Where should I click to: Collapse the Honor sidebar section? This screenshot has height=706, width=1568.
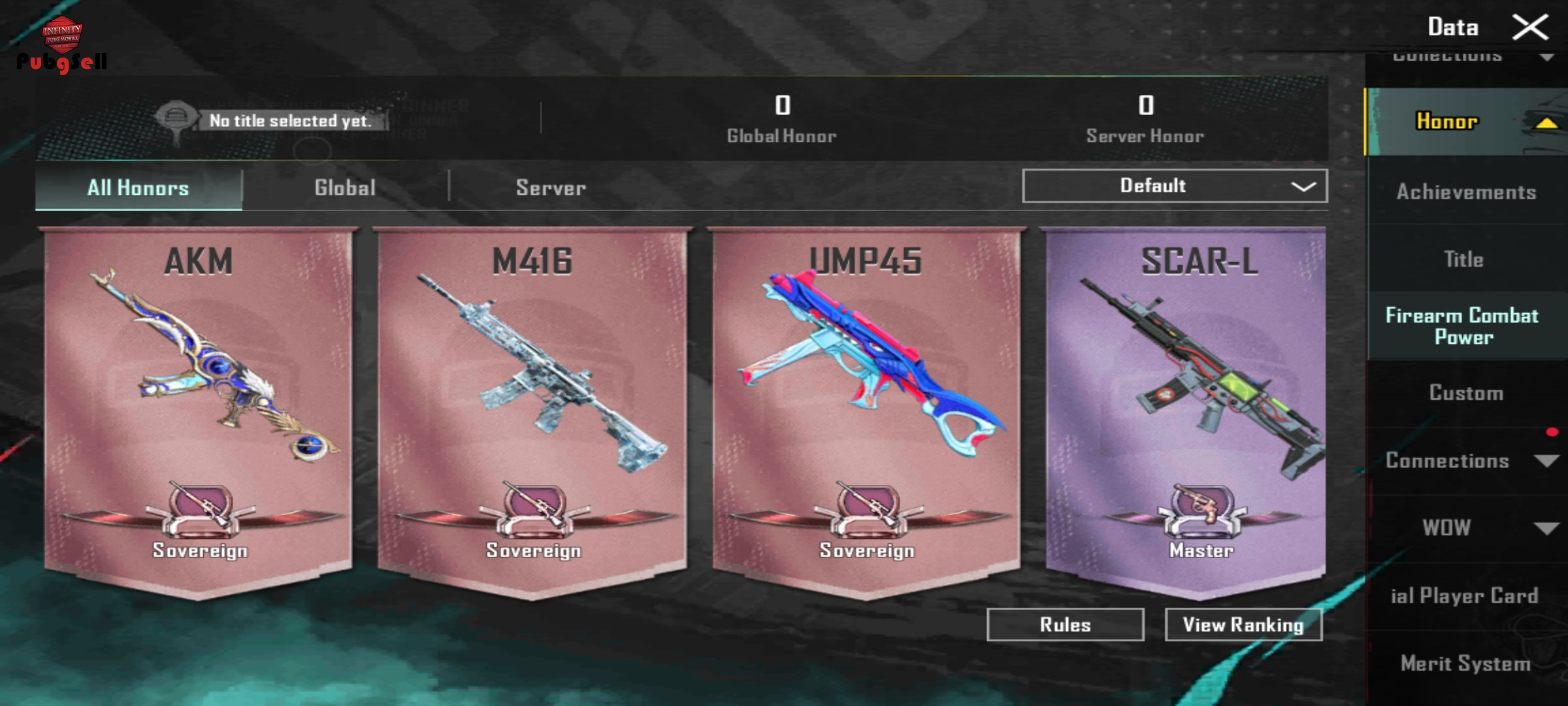[x=1465, y=122]
